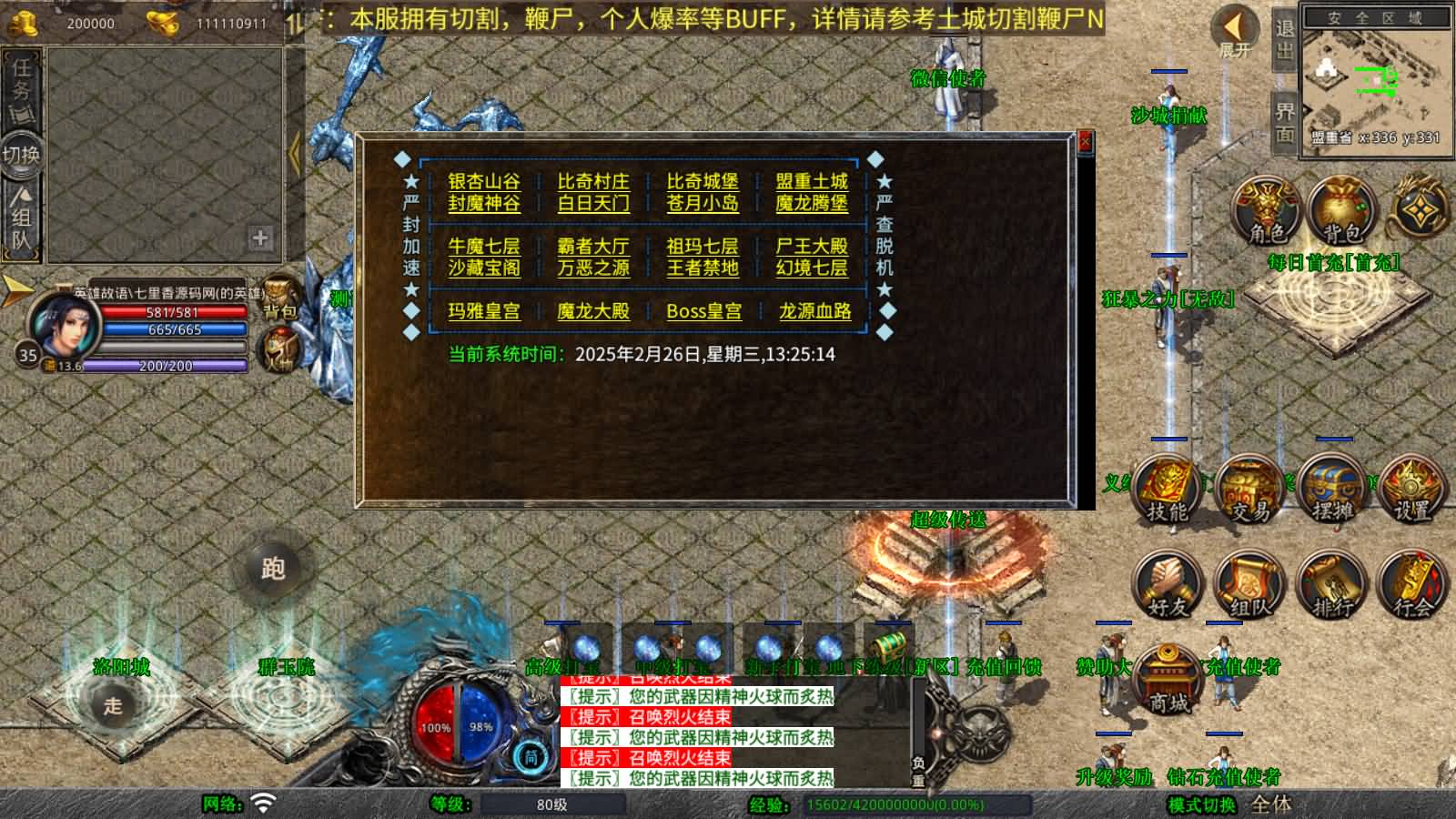
Task: Switch chat channel from 全体
Action: [1272, 804]
